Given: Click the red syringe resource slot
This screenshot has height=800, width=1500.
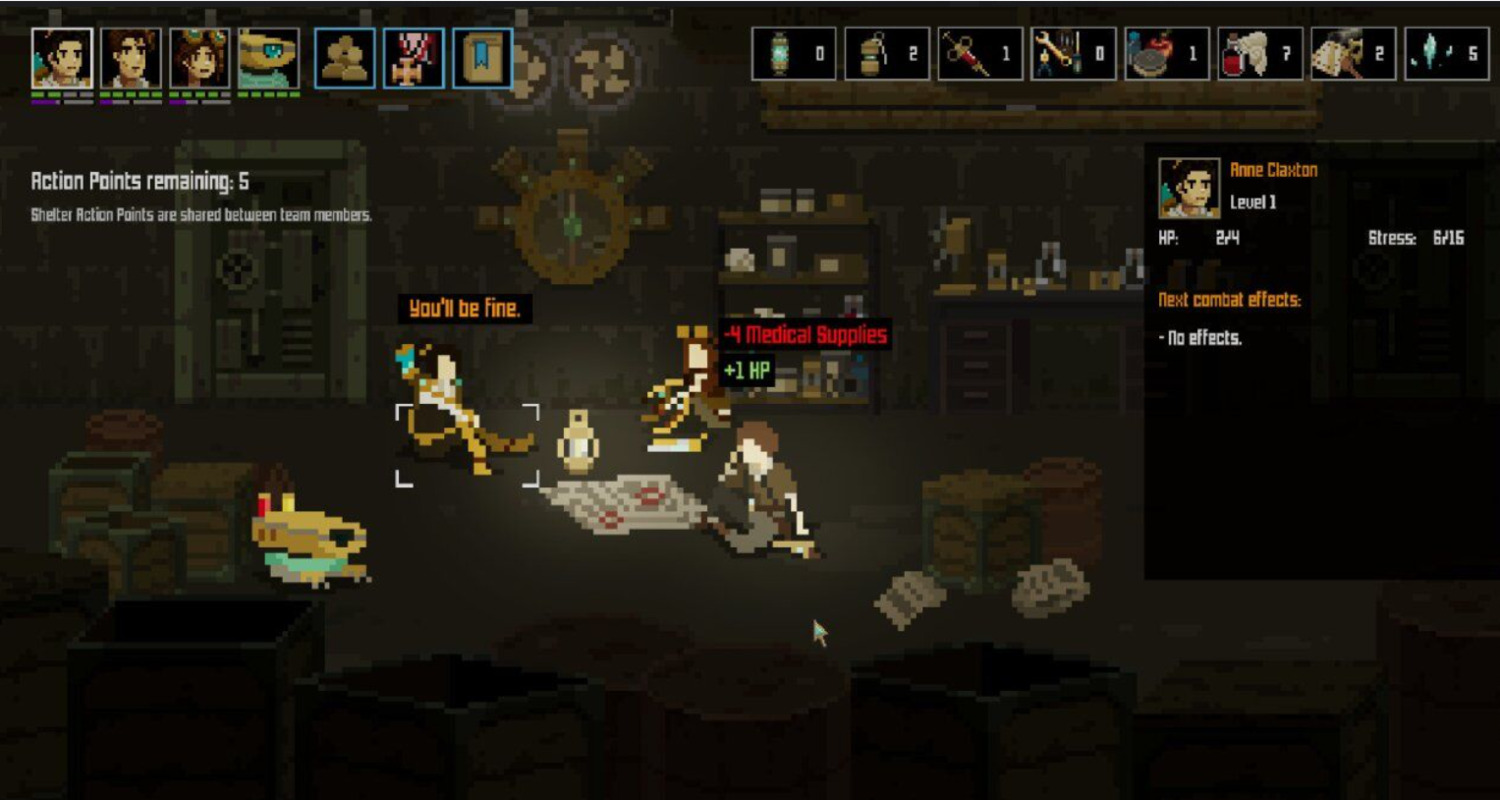Looking at the screenshot, I should coord(980,54).
